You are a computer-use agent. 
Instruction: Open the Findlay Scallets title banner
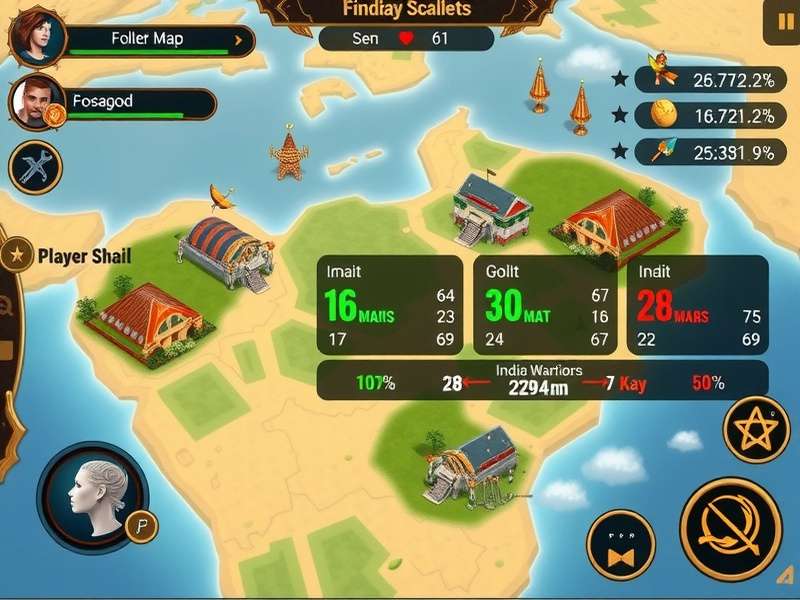(x=405, y=10)
